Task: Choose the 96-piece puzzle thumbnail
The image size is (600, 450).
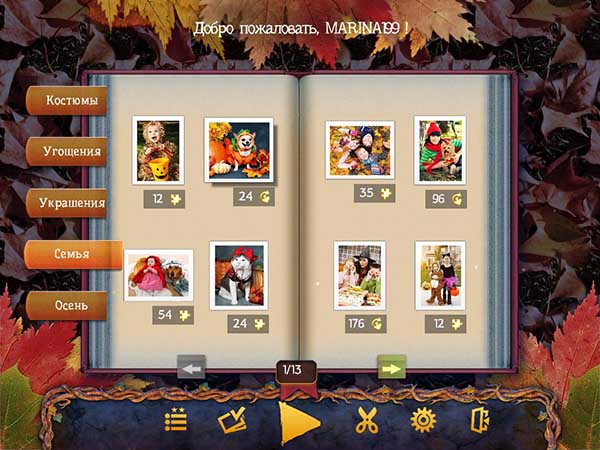Action: pyautogui.click(x=440, y=150)
